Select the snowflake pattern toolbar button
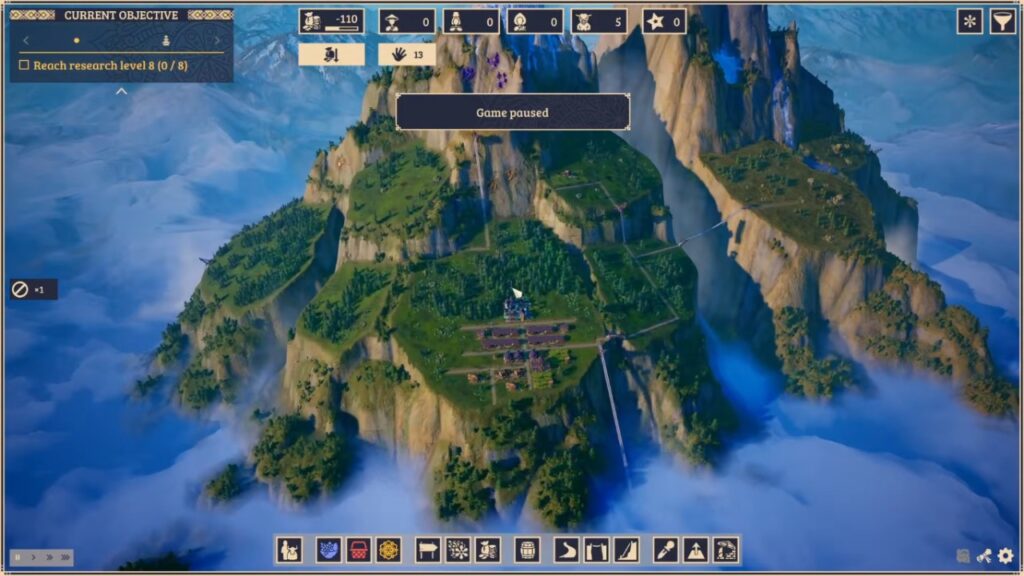 pyautogui.click(x=458, y=549)
